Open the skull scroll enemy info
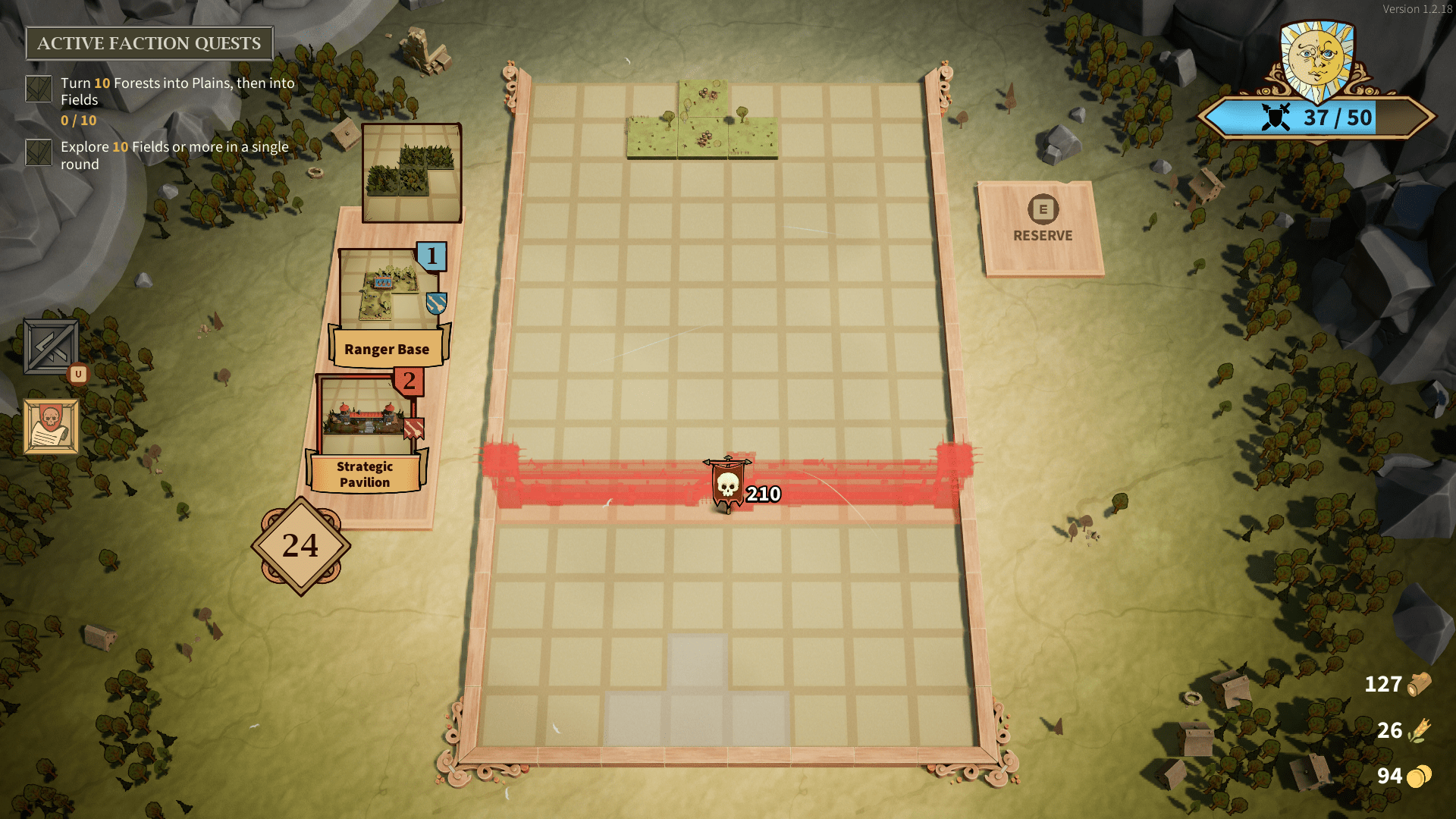The image size is (1456, 819). click(x=51, y=426)
